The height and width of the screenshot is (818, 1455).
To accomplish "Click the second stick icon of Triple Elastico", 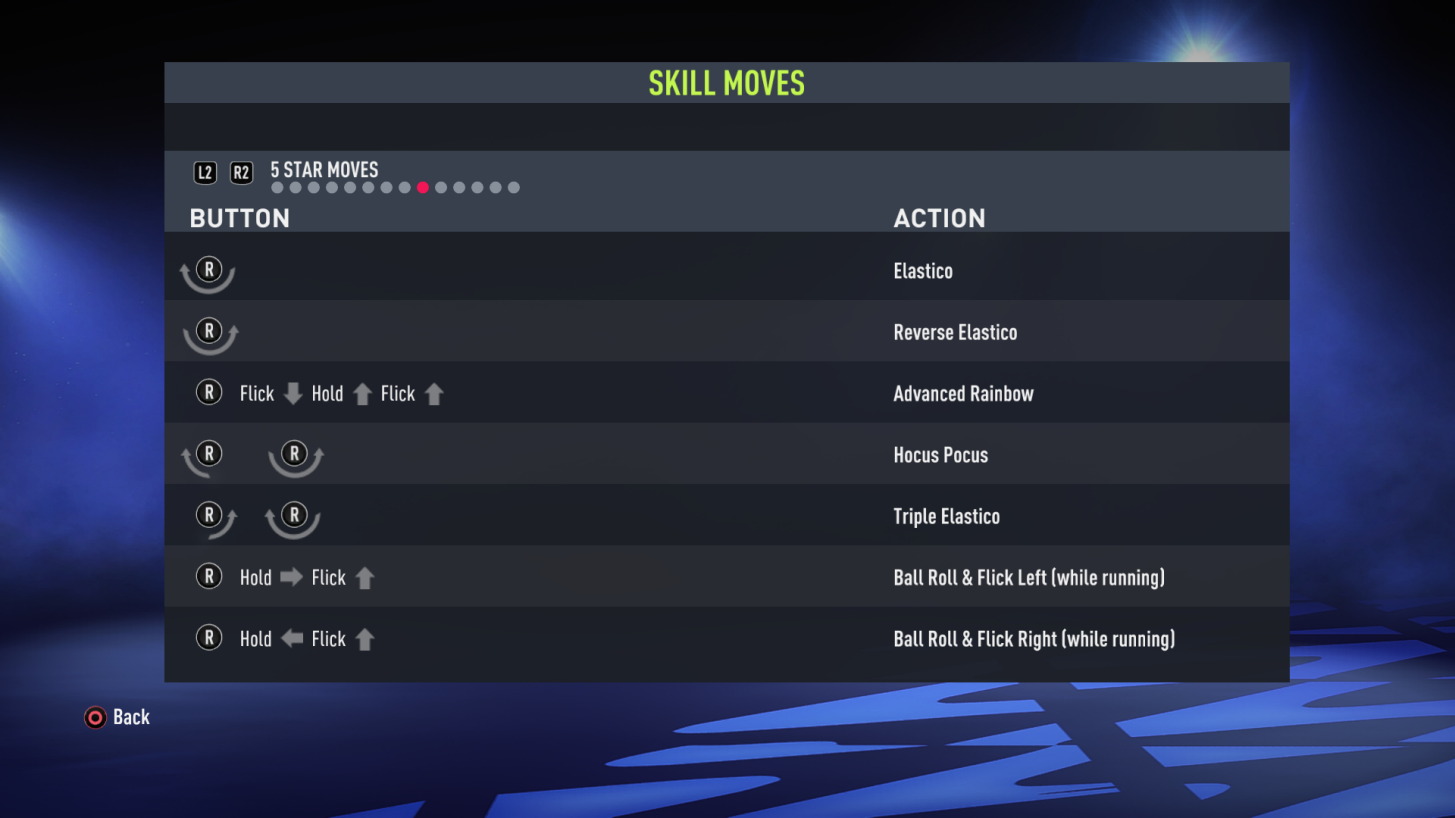I will pos(293,516).
